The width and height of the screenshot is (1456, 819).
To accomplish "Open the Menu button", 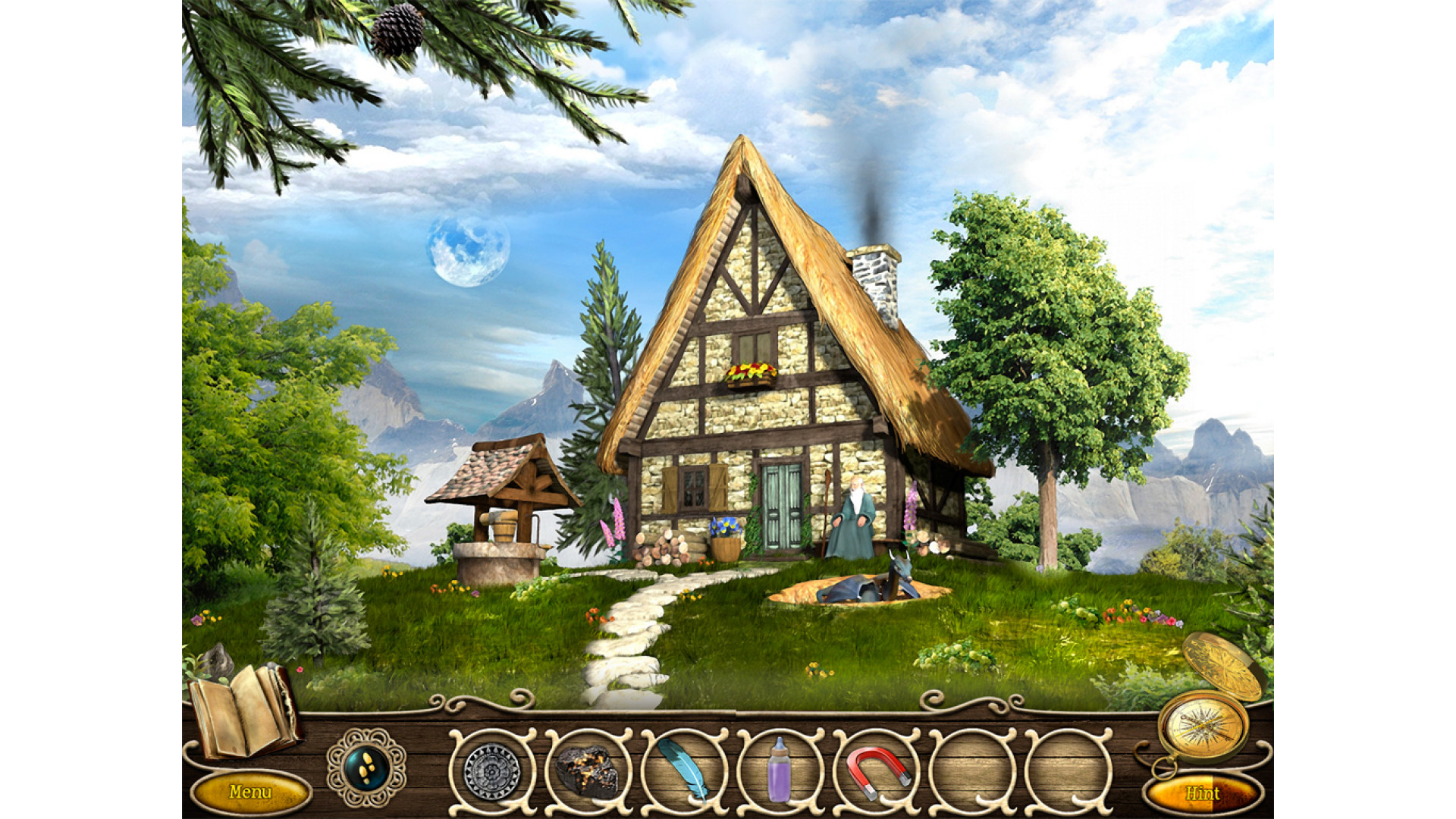I will [250, 792].
